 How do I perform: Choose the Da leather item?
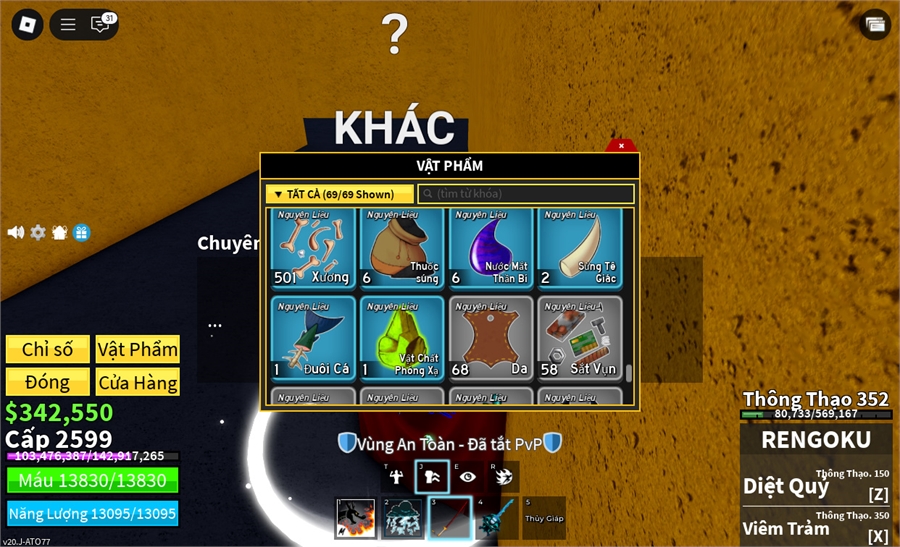pyautogui.click(x=491, y=338)
